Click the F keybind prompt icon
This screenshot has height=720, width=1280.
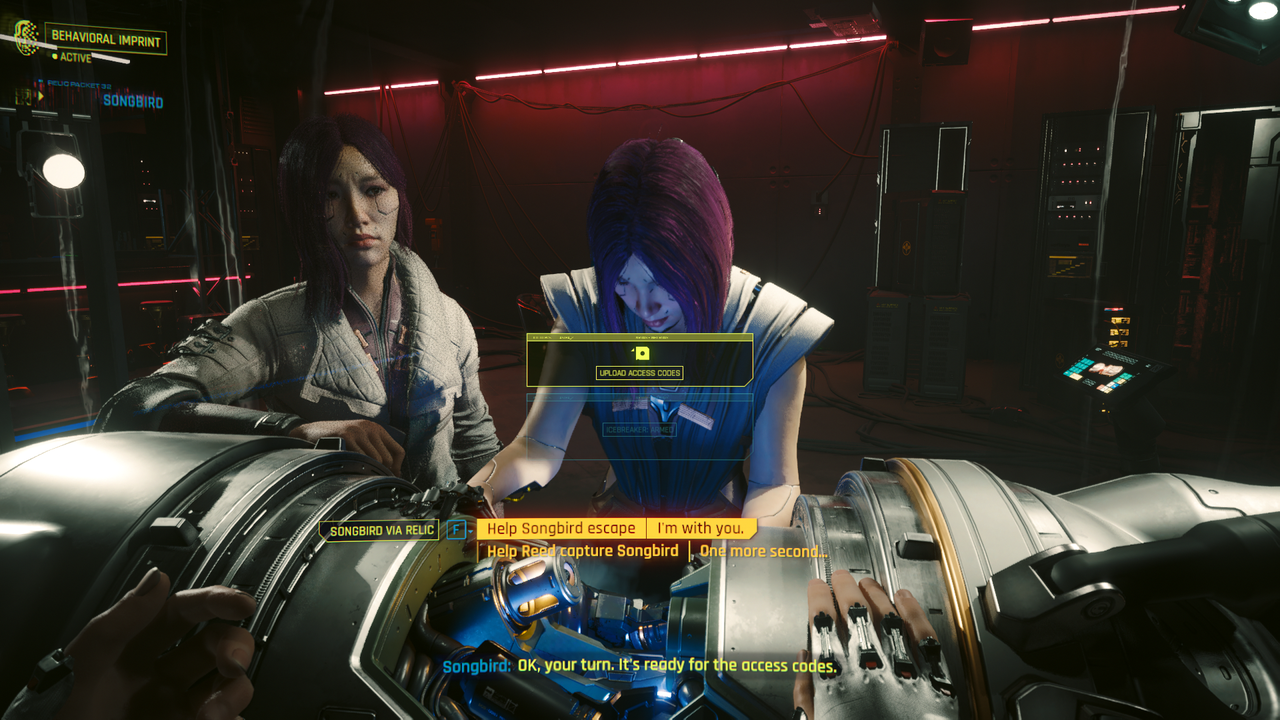pos(456,528)
